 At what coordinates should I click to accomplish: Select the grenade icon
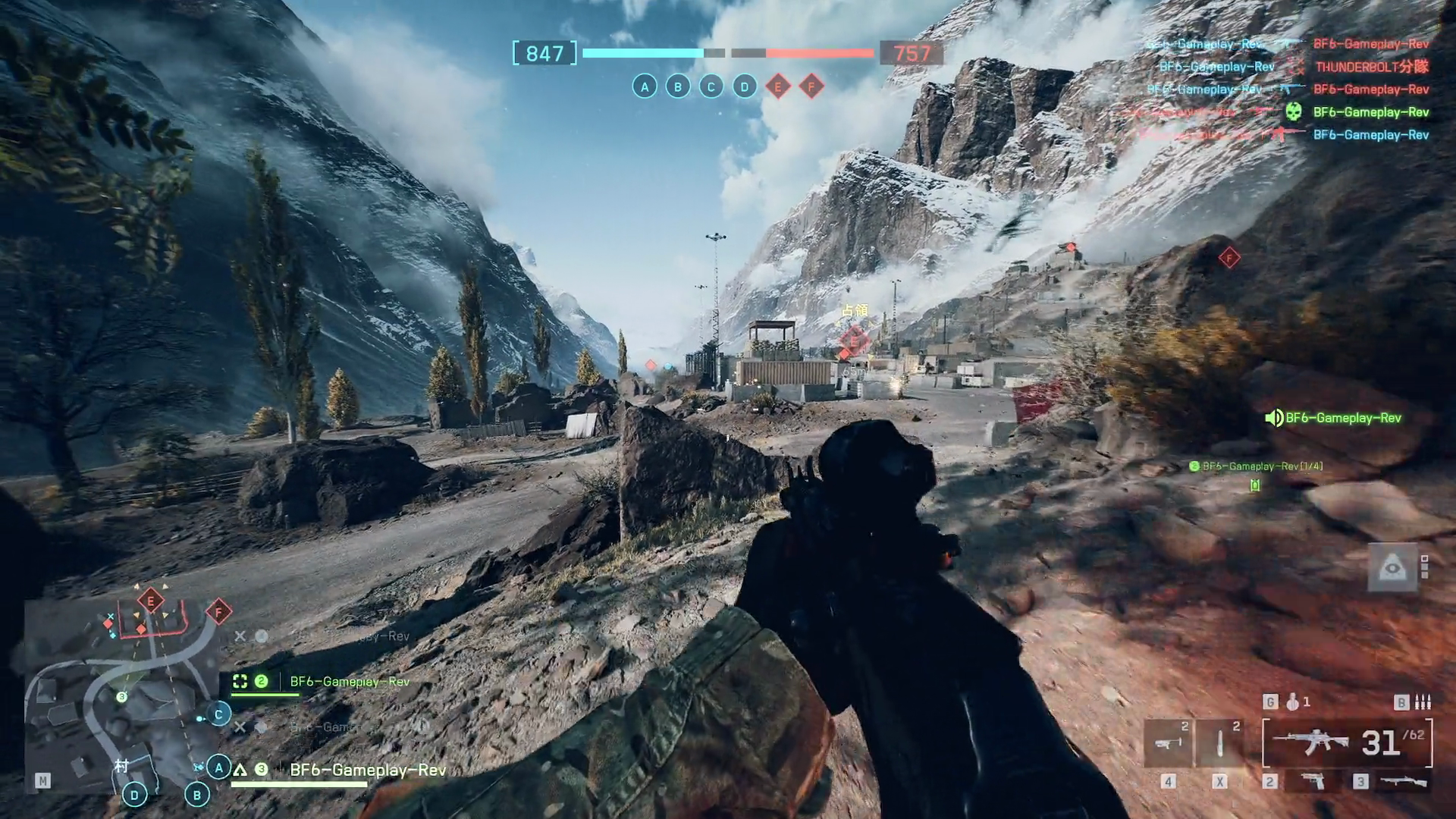[x=1292, y=702]
